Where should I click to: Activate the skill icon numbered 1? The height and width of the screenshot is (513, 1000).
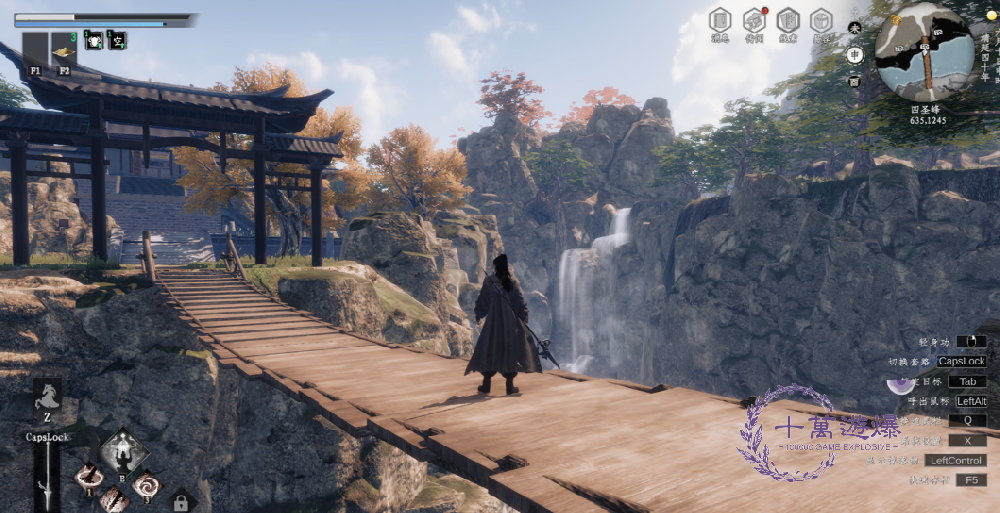[x=89, y=476]
